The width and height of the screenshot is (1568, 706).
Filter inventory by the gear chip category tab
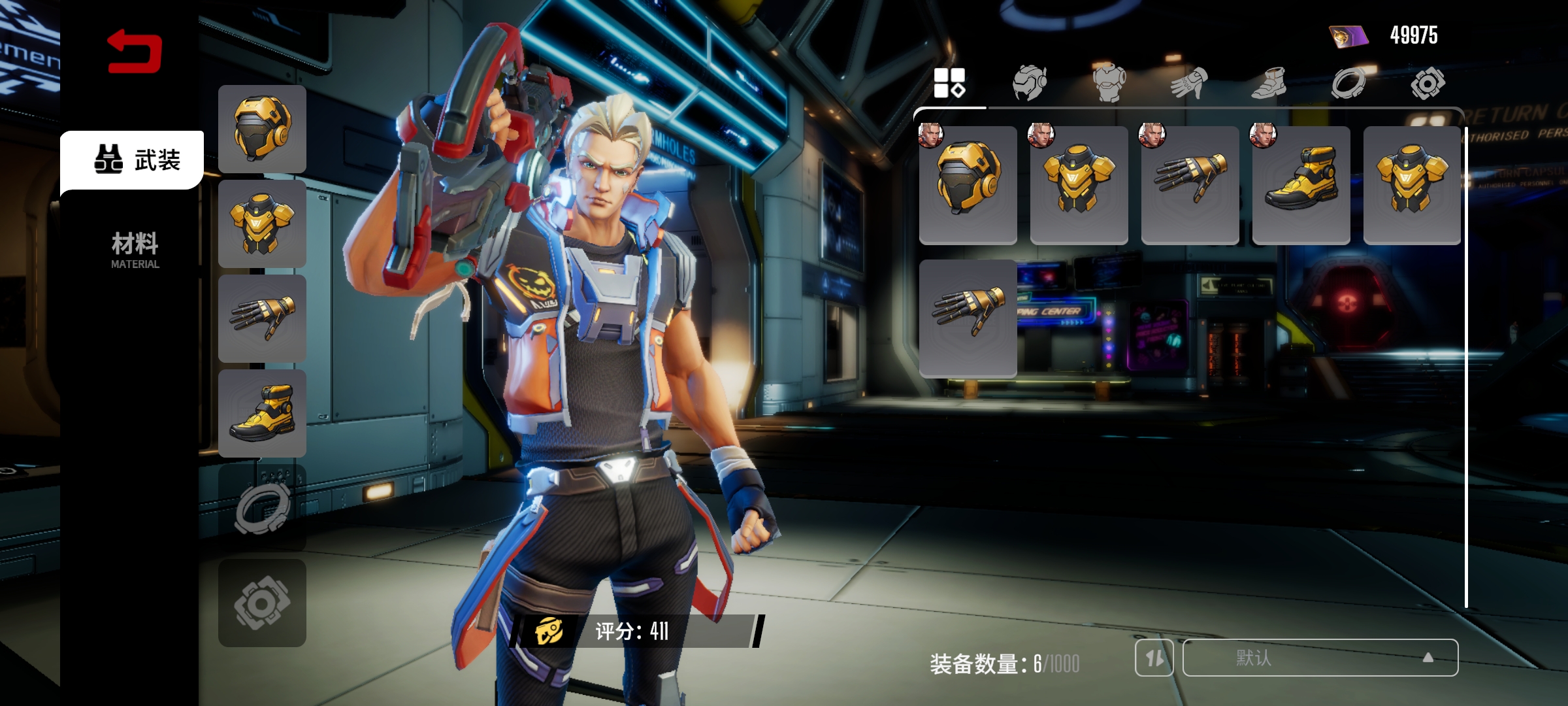1428,83
